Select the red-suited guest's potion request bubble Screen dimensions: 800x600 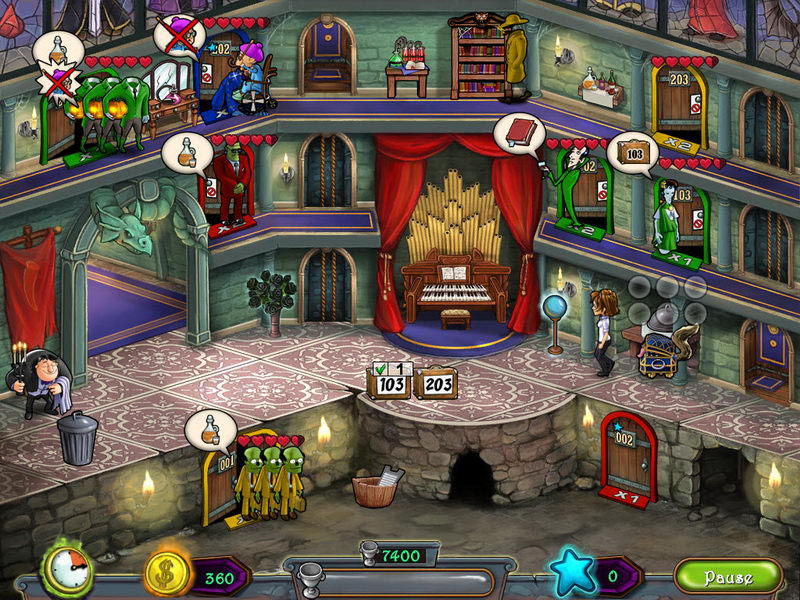tap(187, 152)
